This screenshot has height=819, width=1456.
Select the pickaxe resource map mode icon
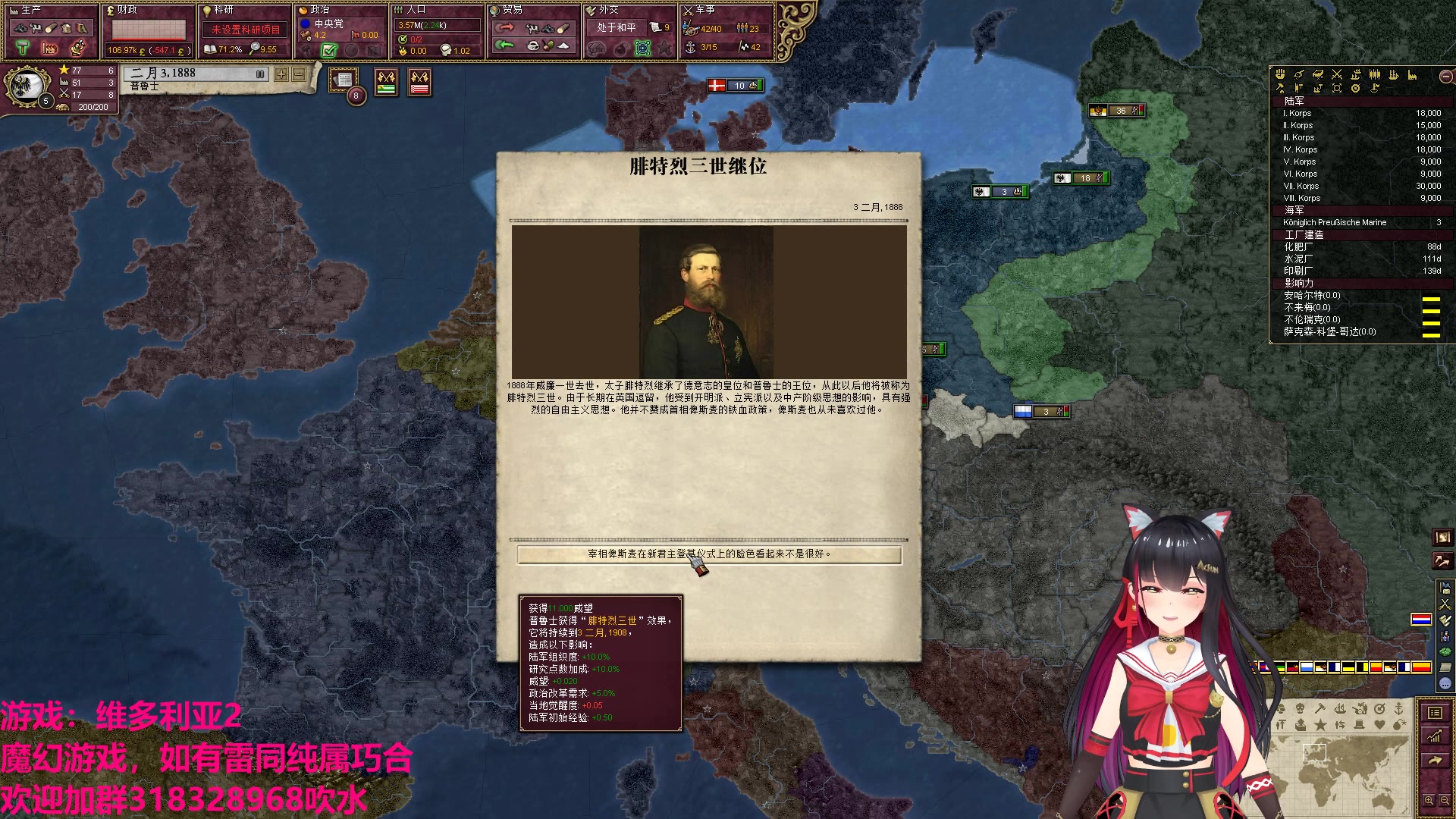(x=1280, y=89)
